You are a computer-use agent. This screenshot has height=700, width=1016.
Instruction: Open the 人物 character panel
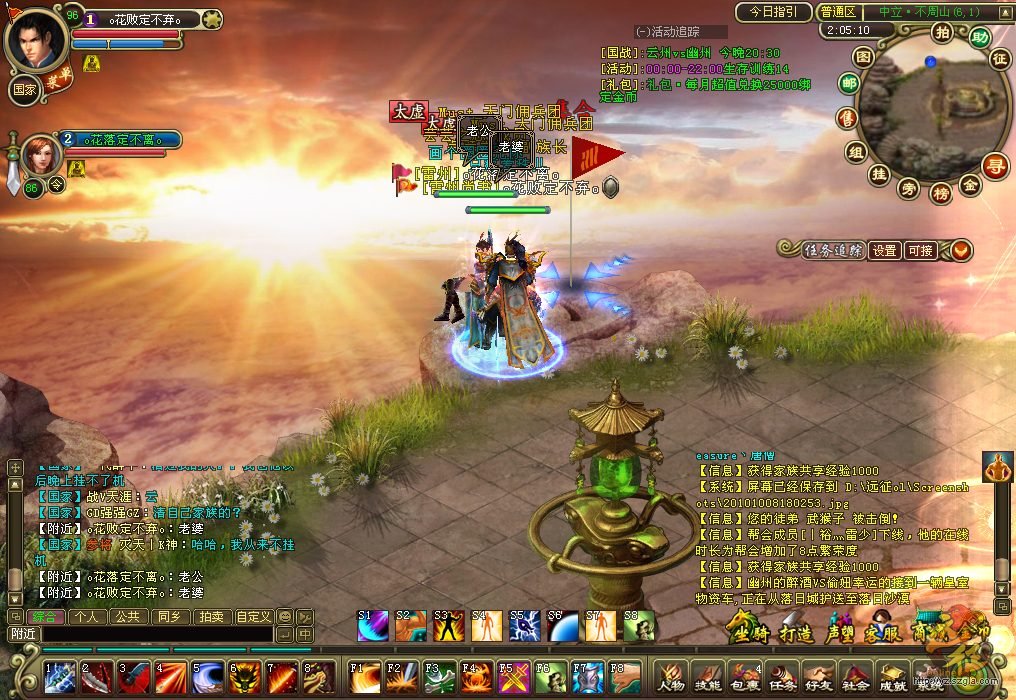pyautogui.click(x=671, y=677)
